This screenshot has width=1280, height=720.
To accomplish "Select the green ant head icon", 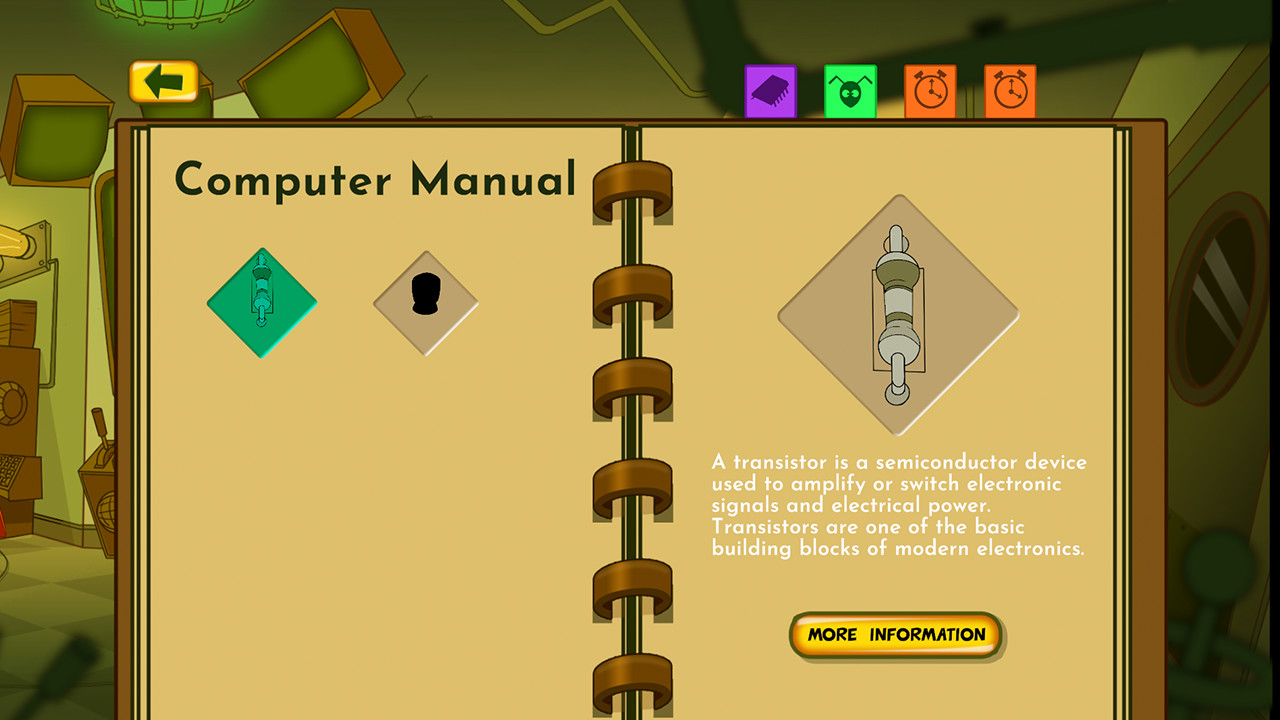I will click(849, 89).
